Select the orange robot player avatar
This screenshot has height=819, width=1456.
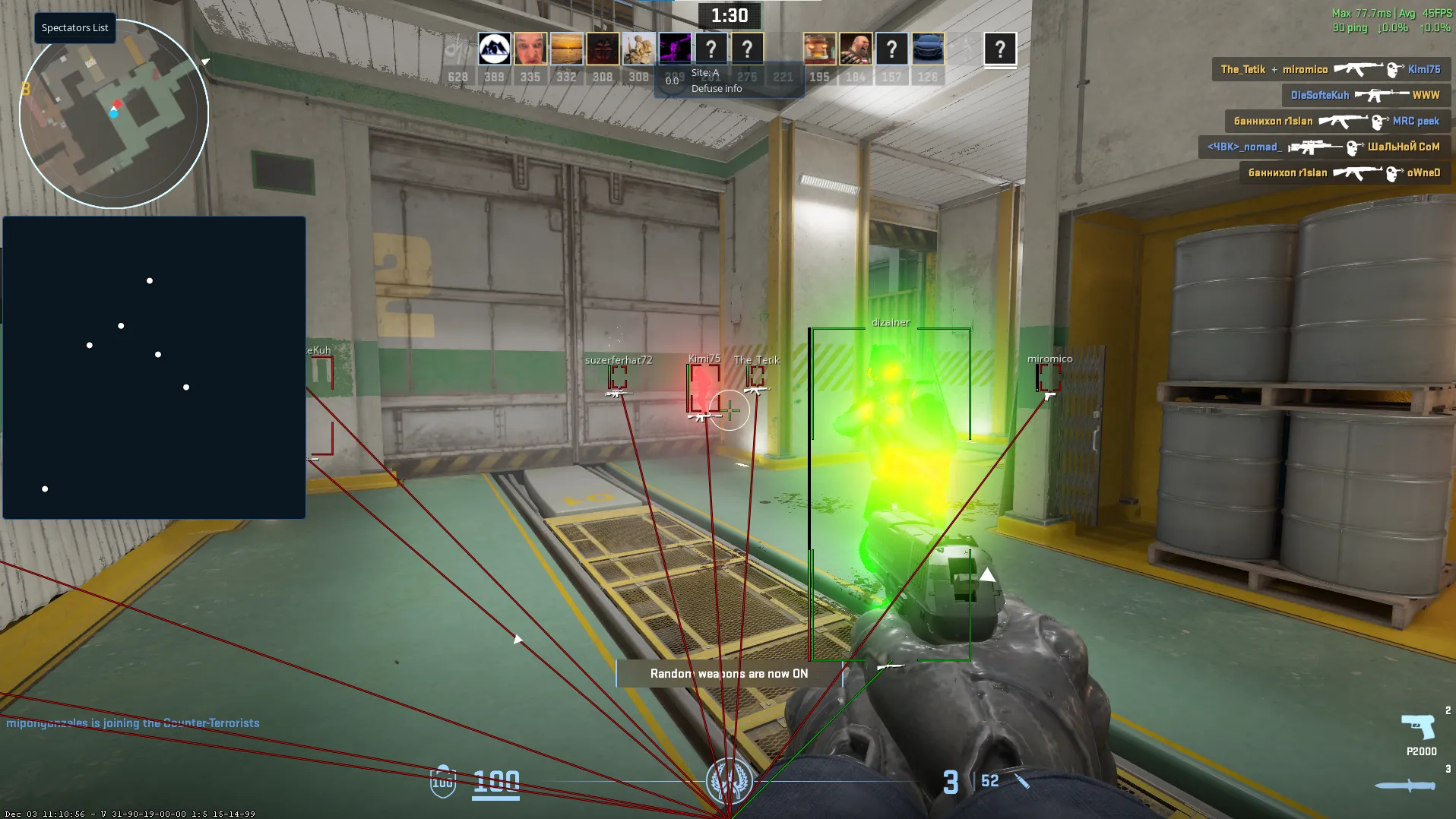coord(819,49)
